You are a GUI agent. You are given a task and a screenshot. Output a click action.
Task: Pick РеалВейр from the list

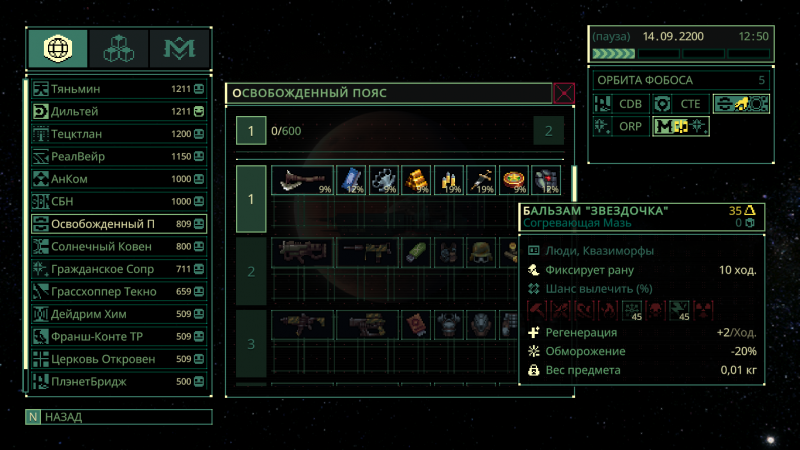click(110, 156)
